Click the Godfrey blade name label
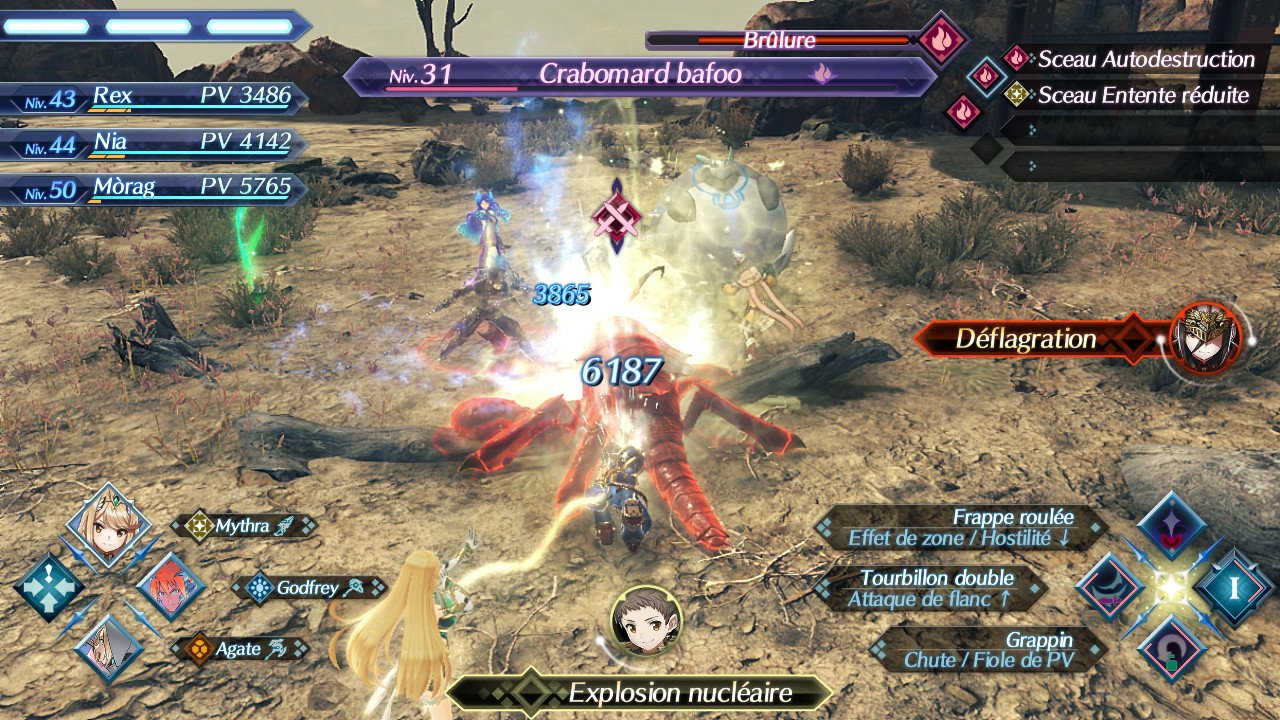 tap(310, 588)
